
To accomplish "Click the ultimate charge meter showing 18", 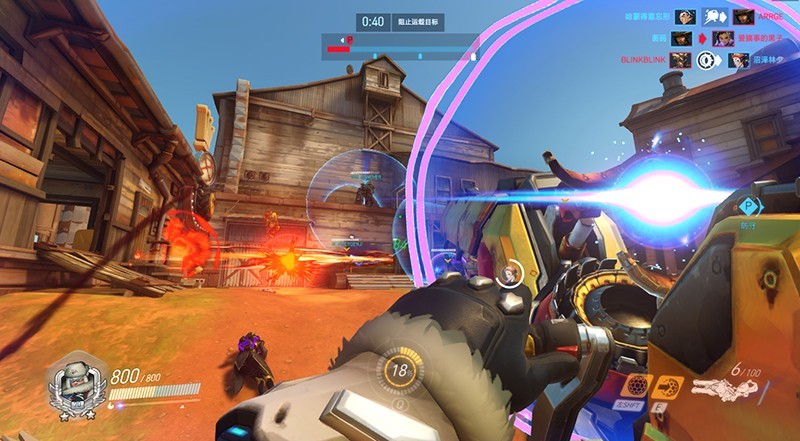I will (399, 369).
